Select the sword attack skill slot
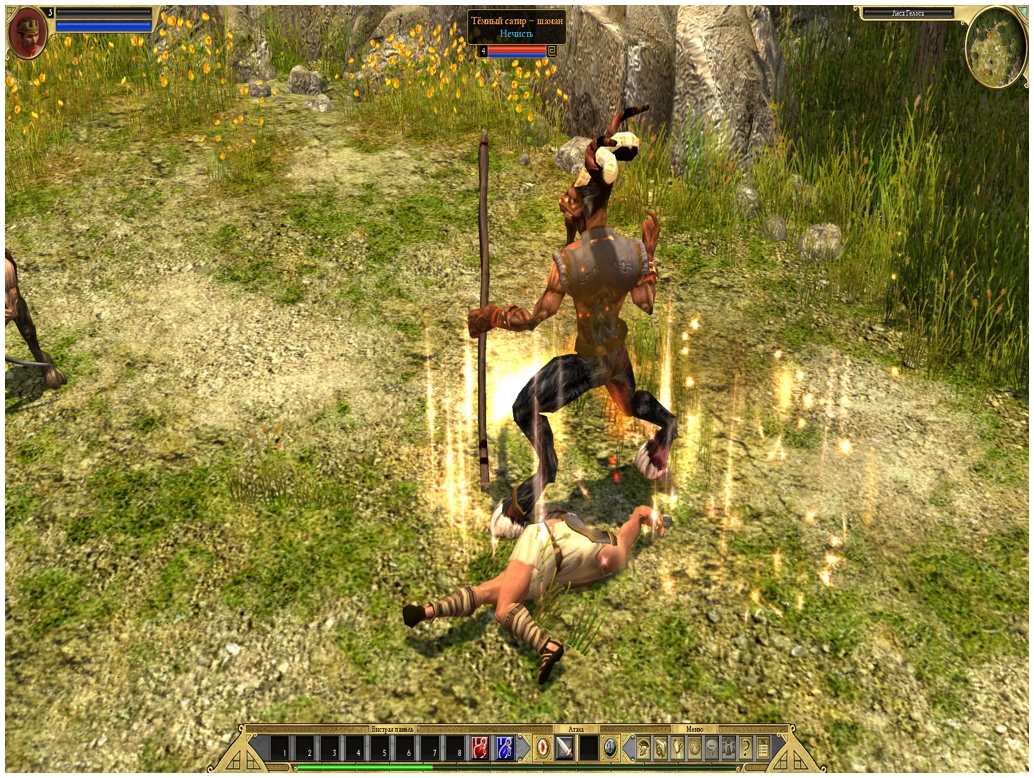The width and height of the screenshot is (1034, 778). pyautogui.click(x=565, y=748)
